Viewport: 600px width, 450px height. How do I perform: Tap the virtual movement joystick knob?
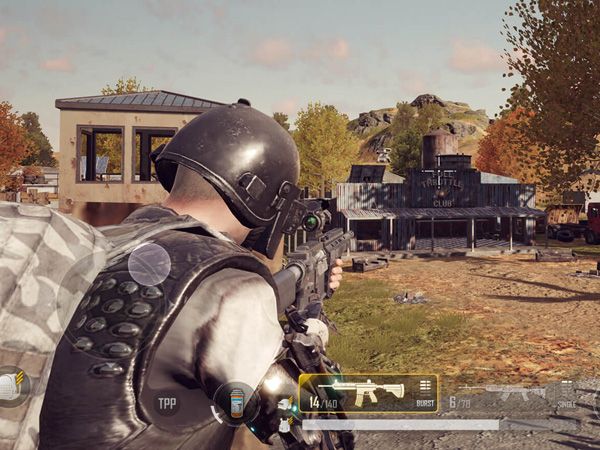point(149,264)
